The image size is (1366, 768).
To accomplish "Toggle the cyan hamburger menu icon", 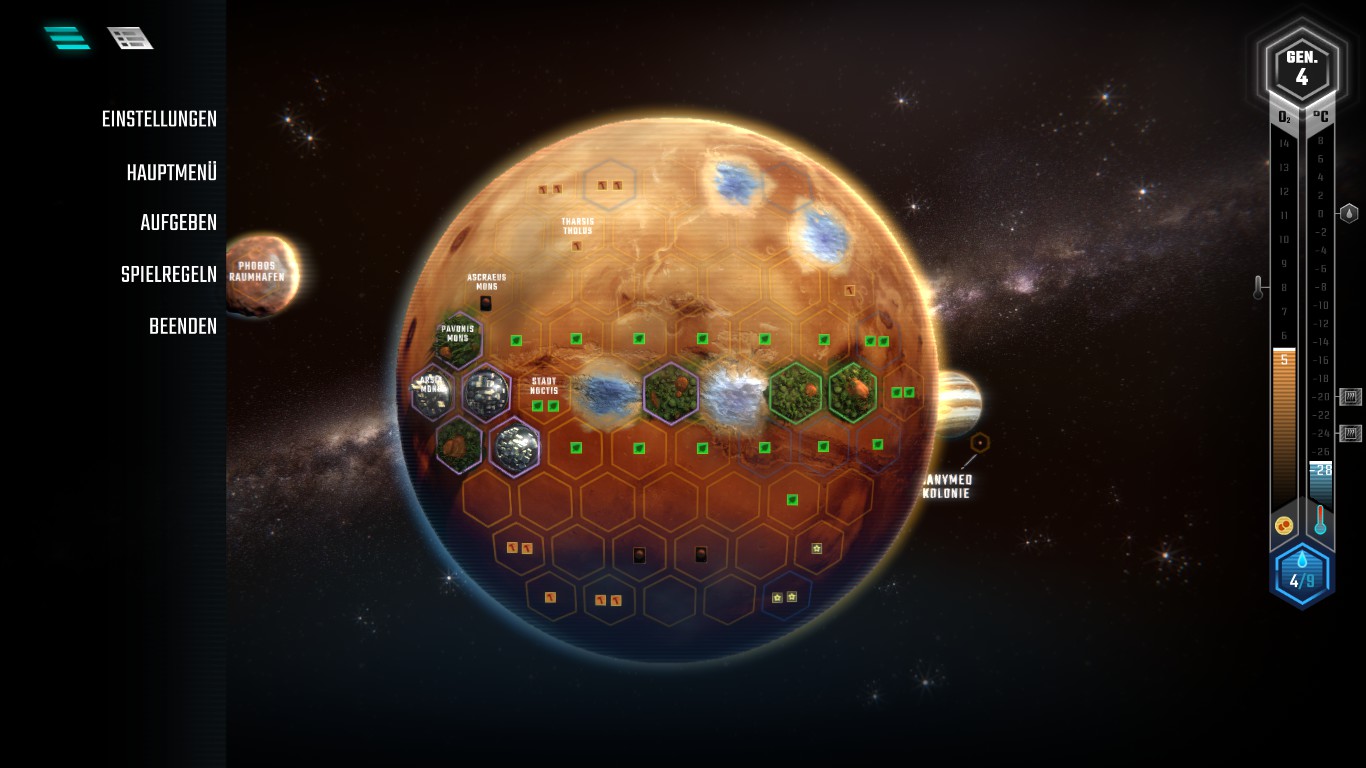I will [67, 38].
